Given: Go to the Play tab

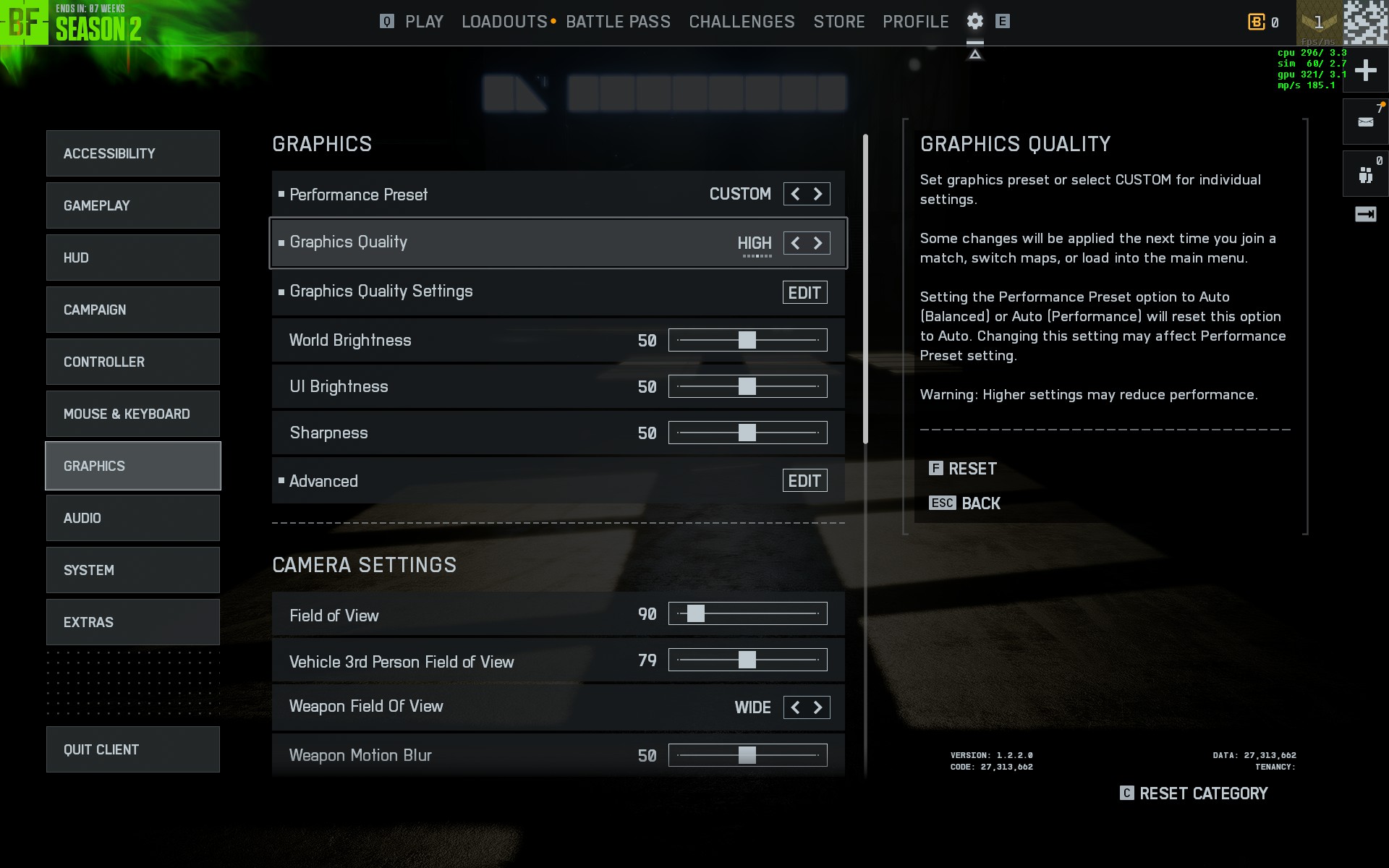Looking at the screenshot, I should pyautogui.click(x=424, y=22).
